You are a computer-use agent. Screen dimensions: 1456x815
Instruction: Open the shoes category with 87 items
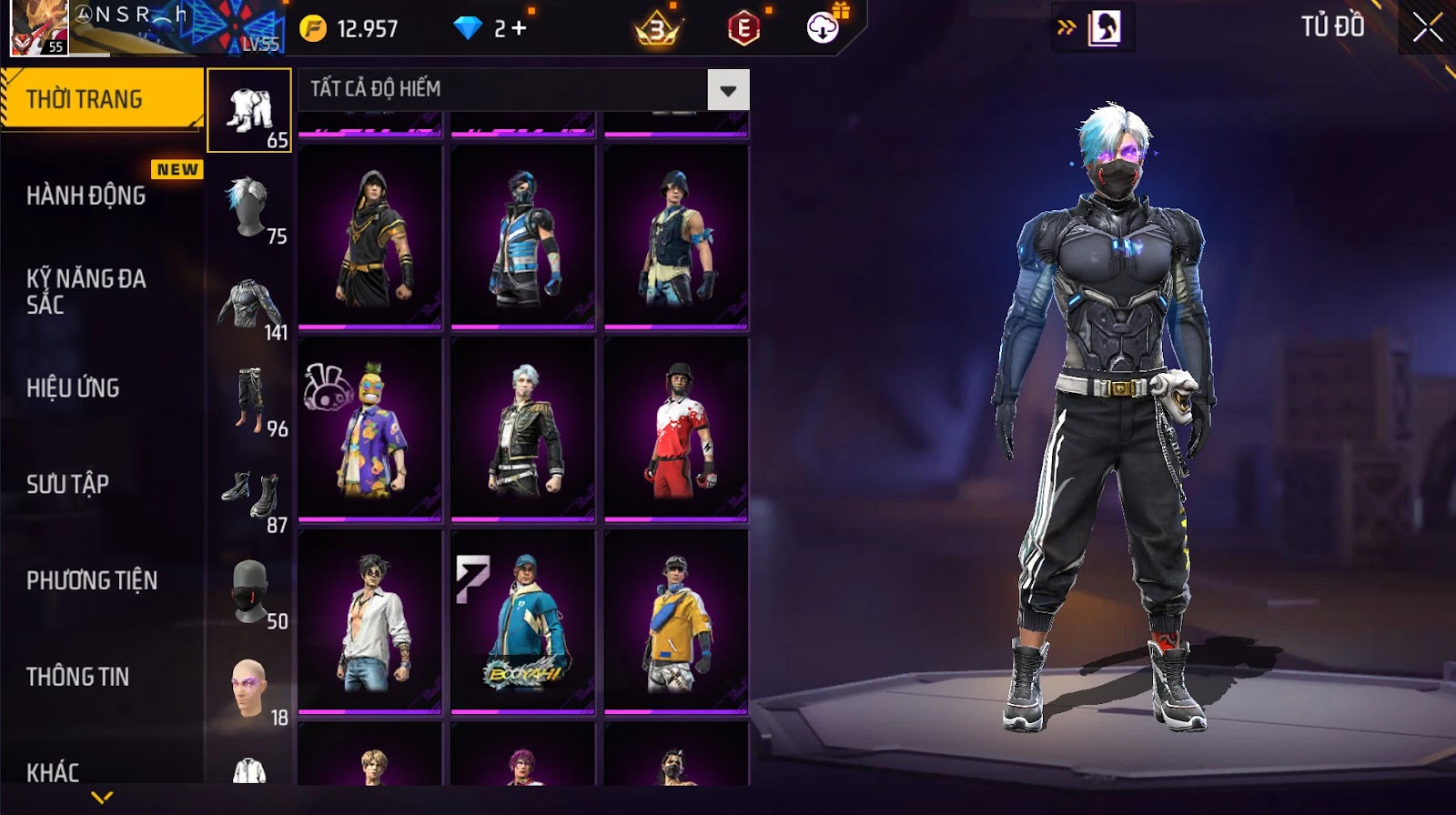[249, 497]
